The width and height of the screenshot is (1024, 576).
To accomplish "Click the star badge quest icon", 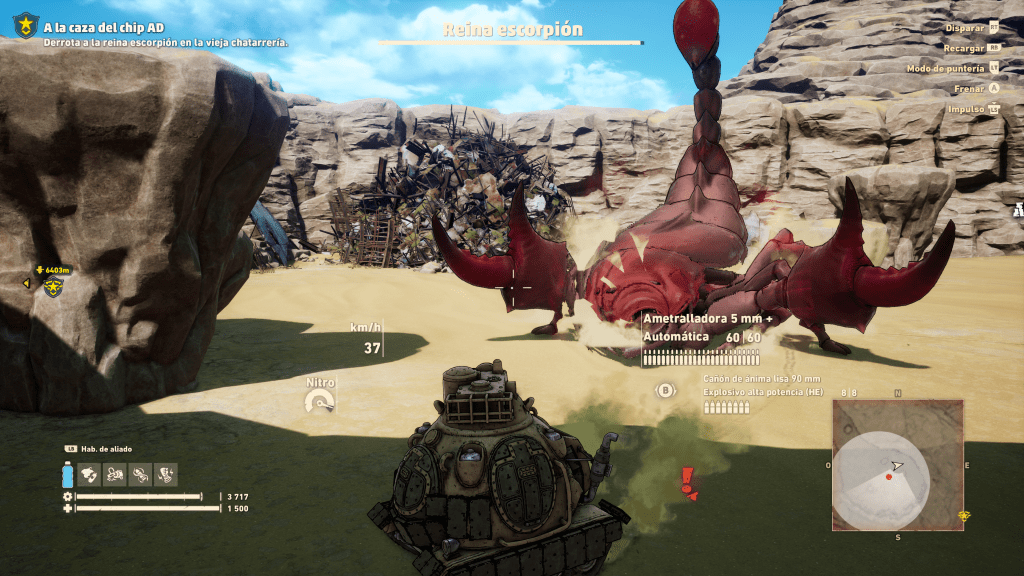I will pyautogui.click(x=25, y=25).
